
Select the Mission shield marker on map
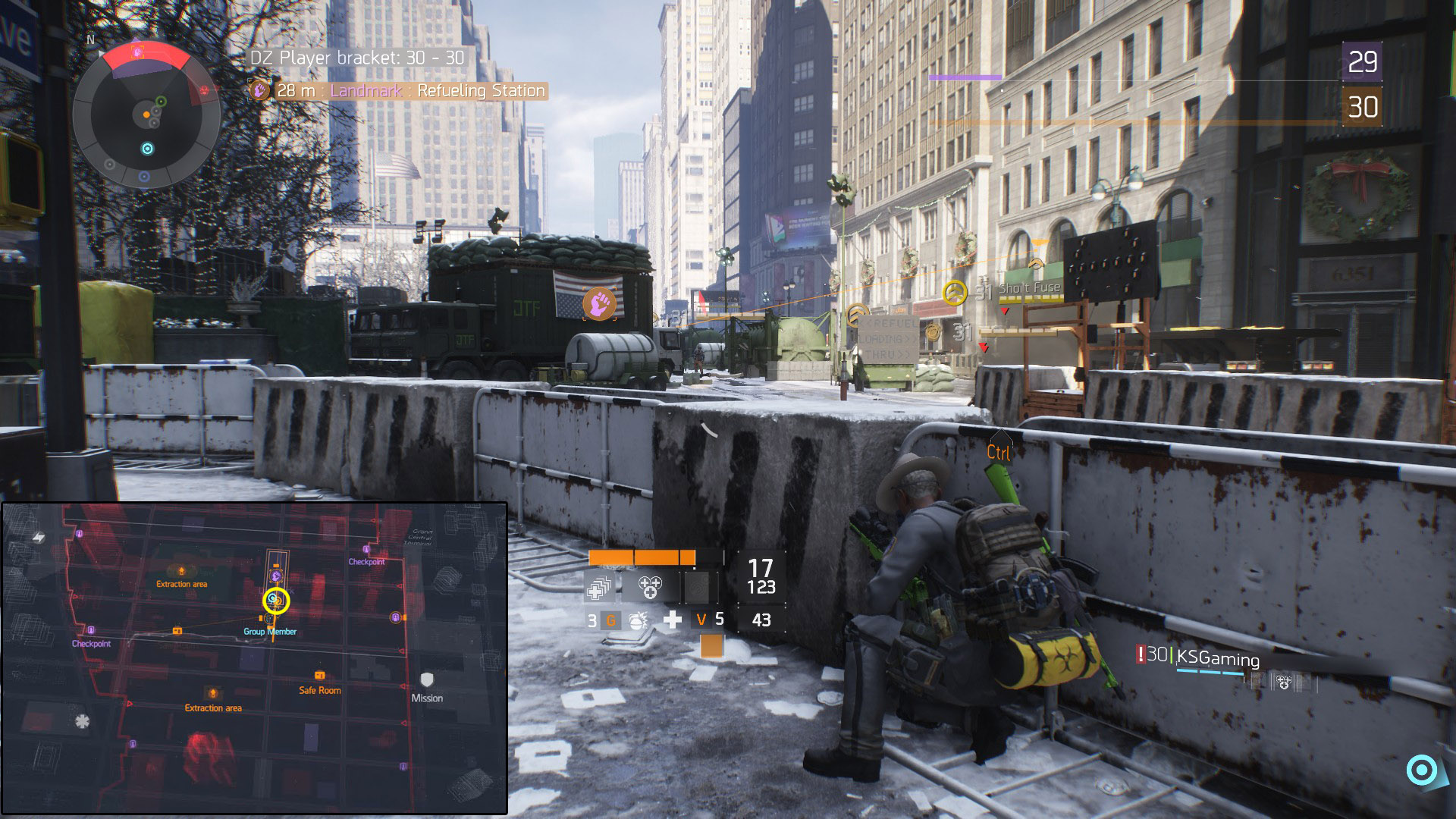pos(427,679)
